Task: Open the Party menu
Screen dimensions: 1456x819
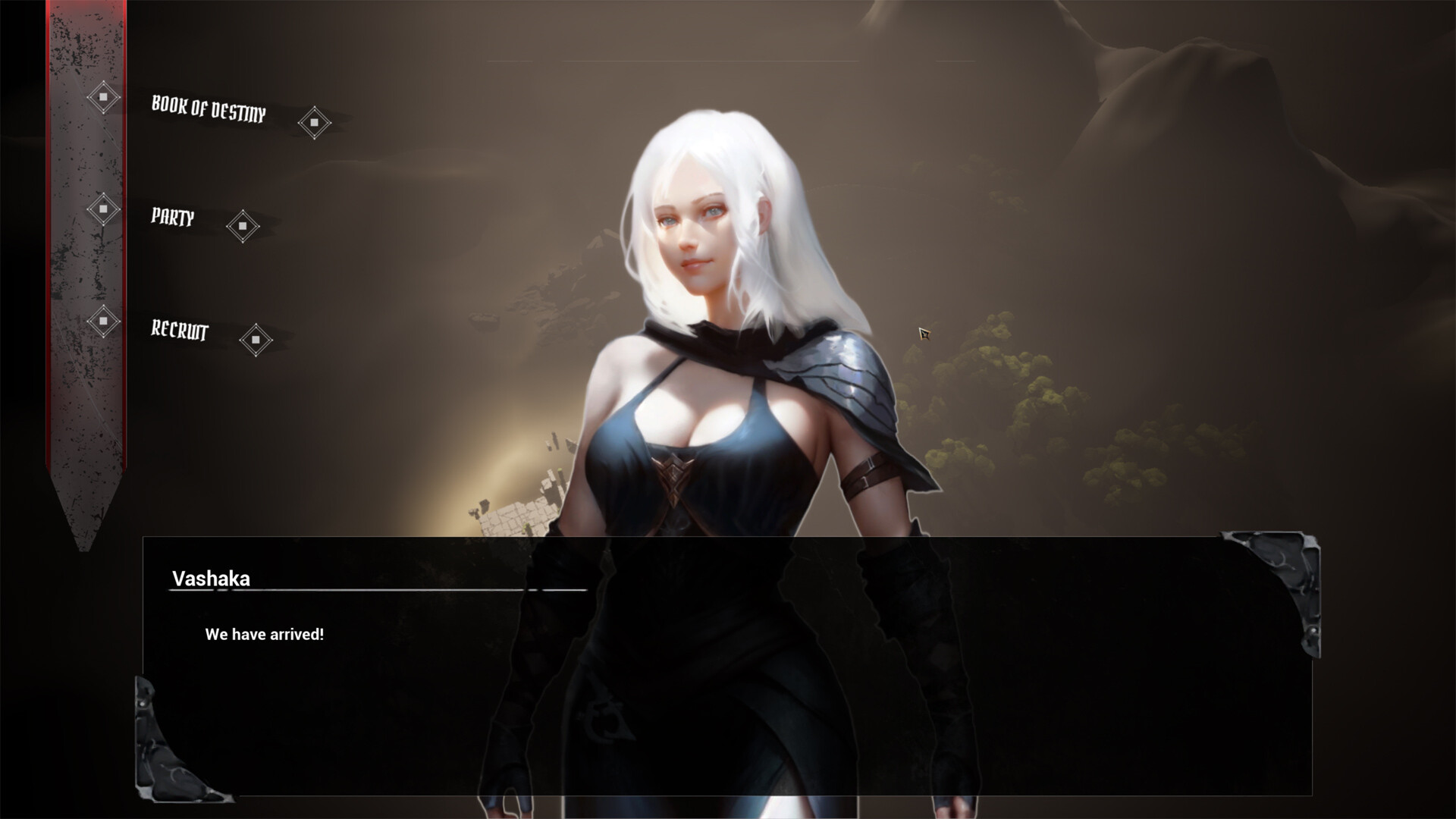Action: 173,219
